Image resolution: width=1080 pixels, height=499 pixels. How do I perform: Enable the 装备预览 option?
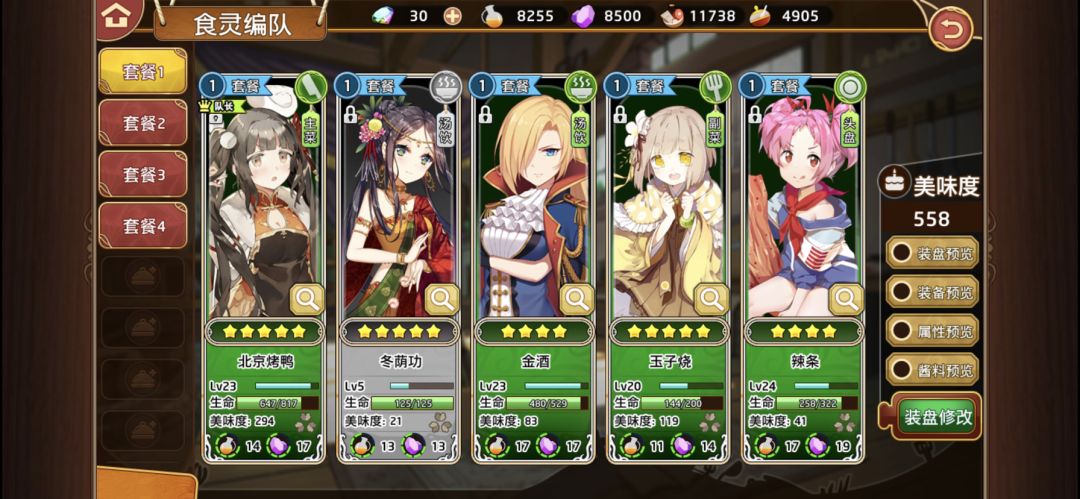[x=932, y=292]
